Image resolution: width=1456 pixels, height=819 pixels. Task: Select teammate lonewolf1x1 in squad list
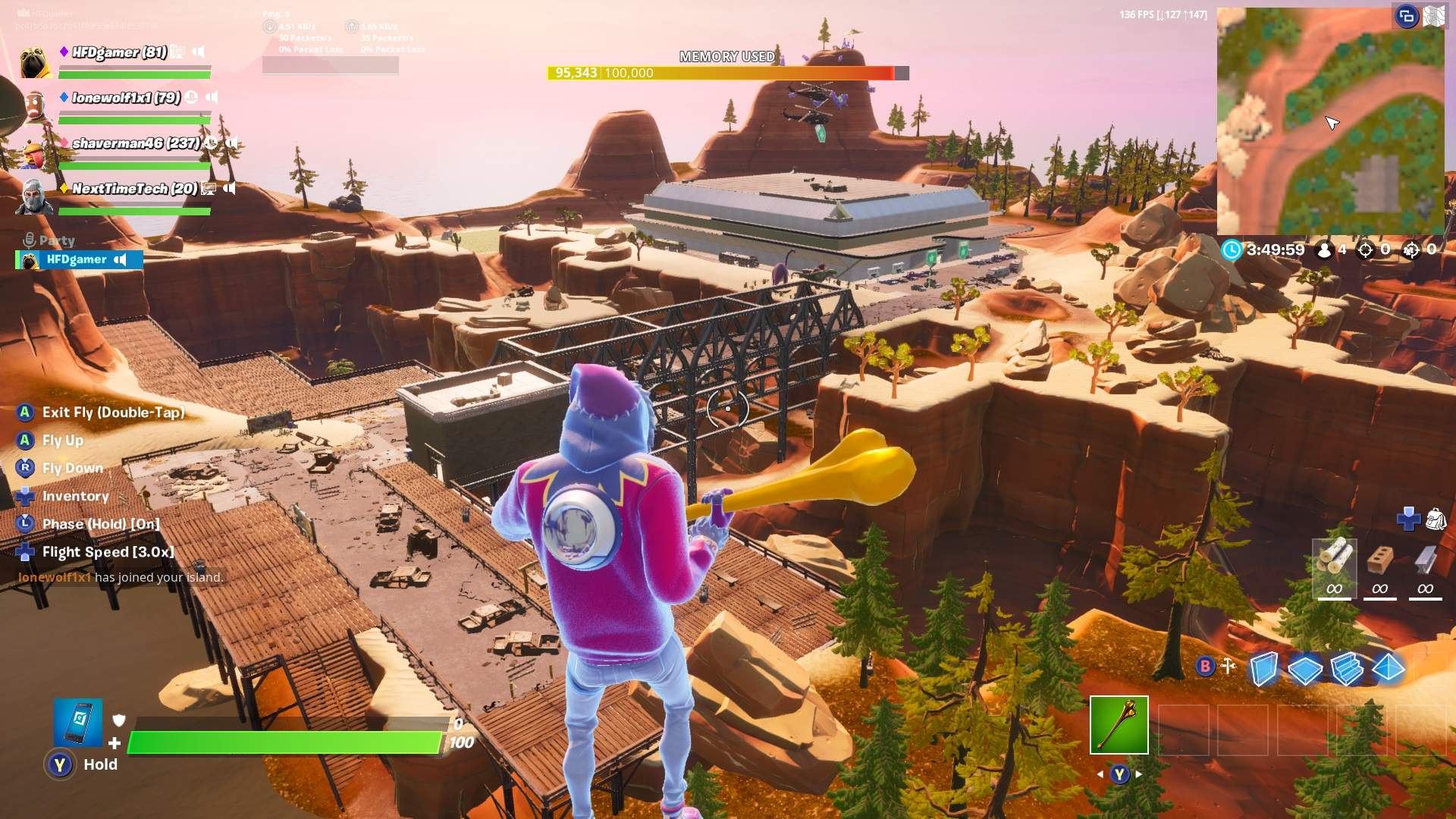(x=126, y=98)
